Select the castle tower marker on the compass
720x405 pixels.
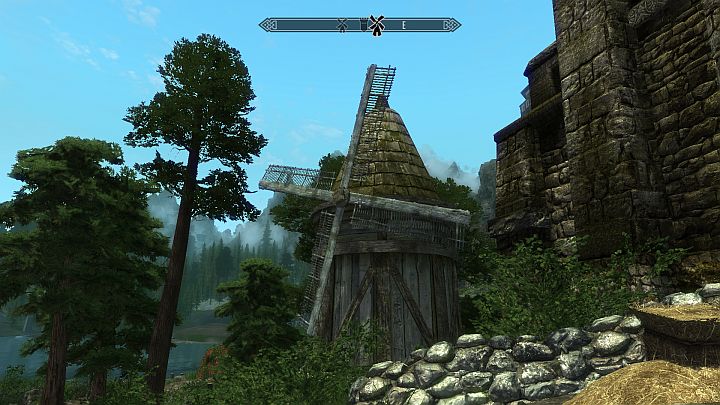click(x=363, y=25)
